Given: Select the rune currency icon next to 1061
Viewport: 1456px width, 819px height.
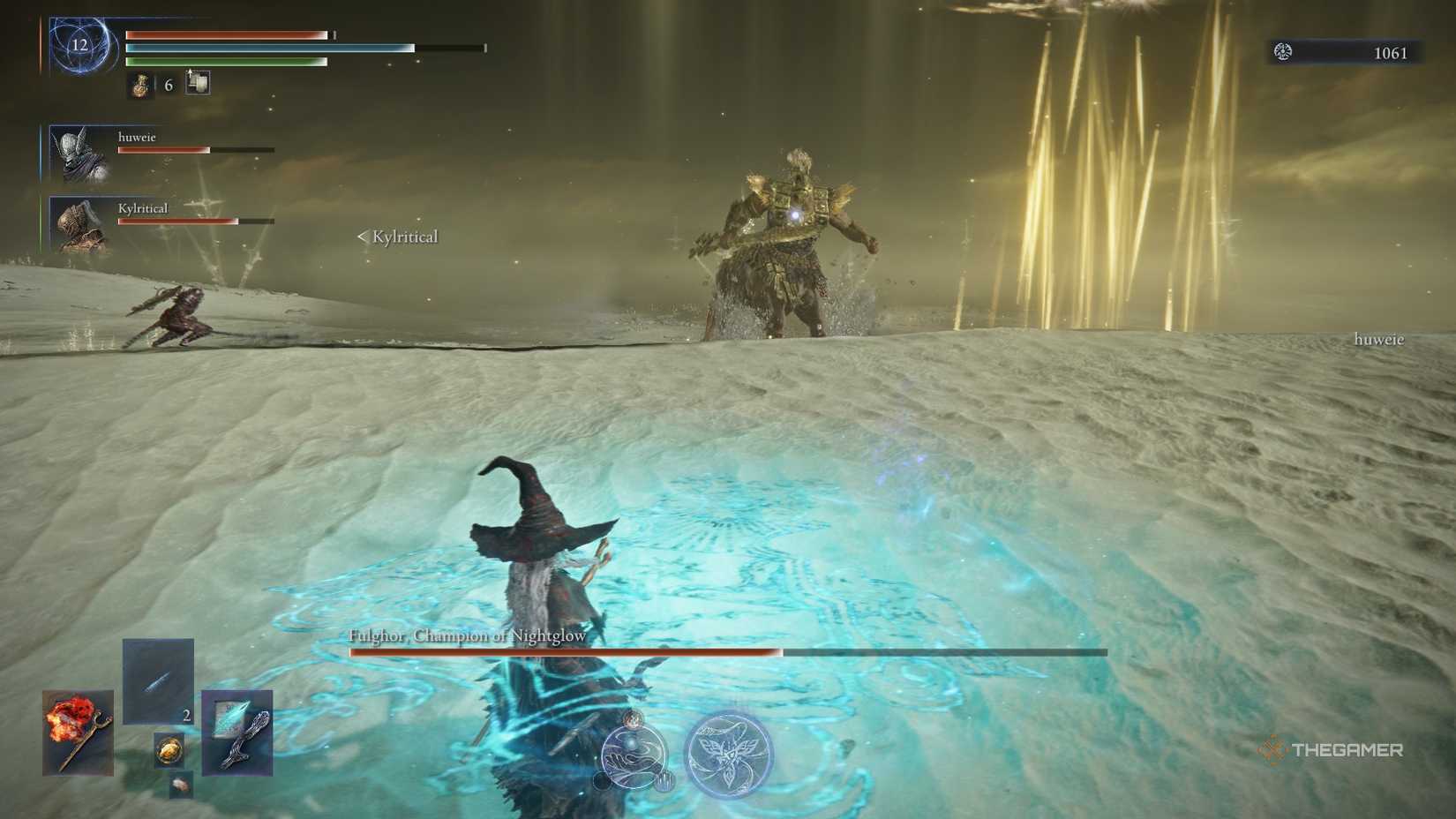Looking at the screenshot, I should click(x=1283, y=52).
